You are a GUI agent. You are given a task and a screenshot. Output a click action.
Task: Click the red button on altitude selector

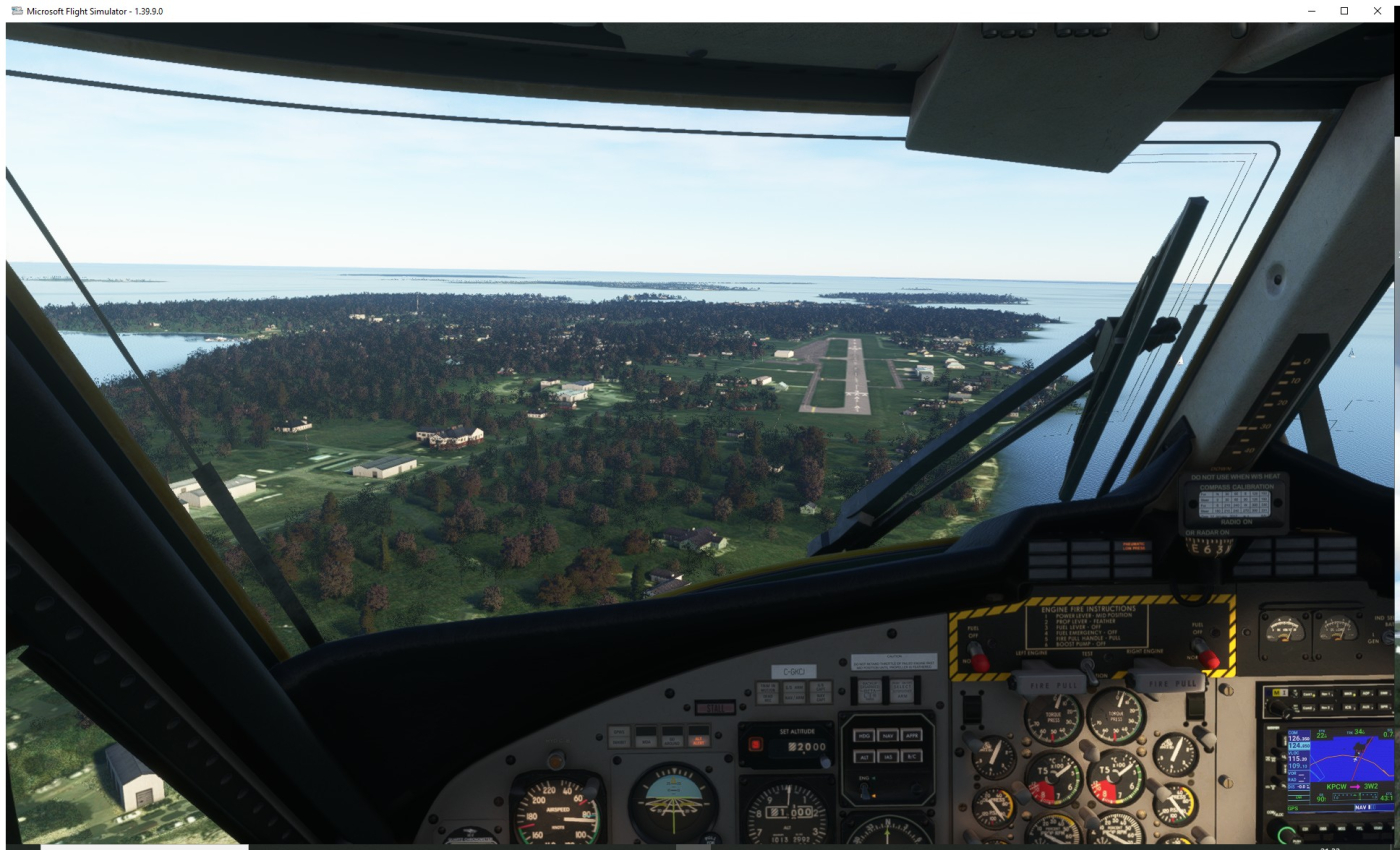point(755,745)
